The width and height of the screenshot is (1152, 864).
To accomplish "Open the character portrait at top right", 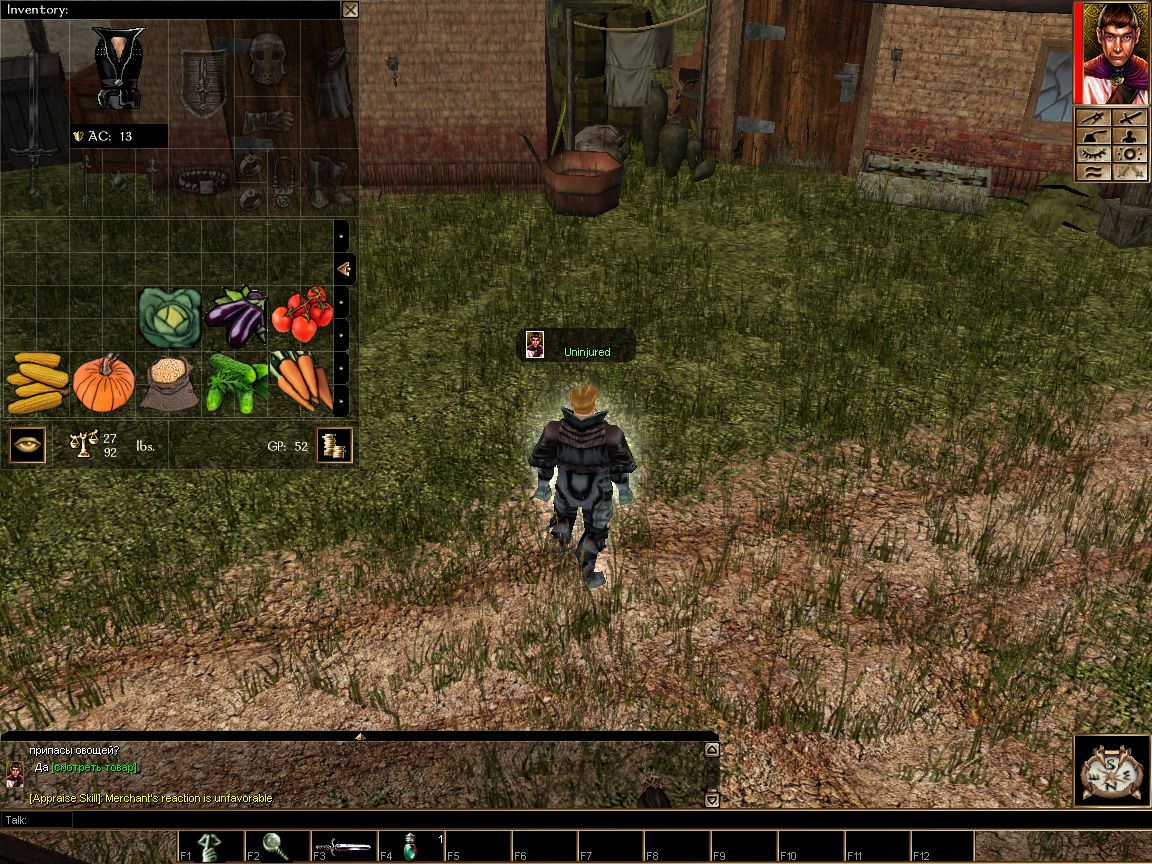I will pyautogui.click(x=1112, y=53).
